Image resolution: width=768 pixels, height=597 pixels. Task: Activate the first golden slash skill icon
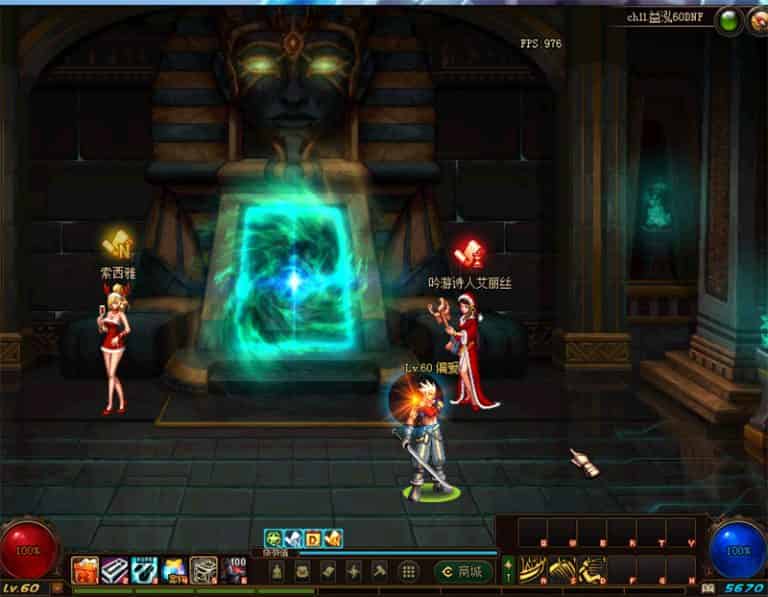tap(533, 569)
